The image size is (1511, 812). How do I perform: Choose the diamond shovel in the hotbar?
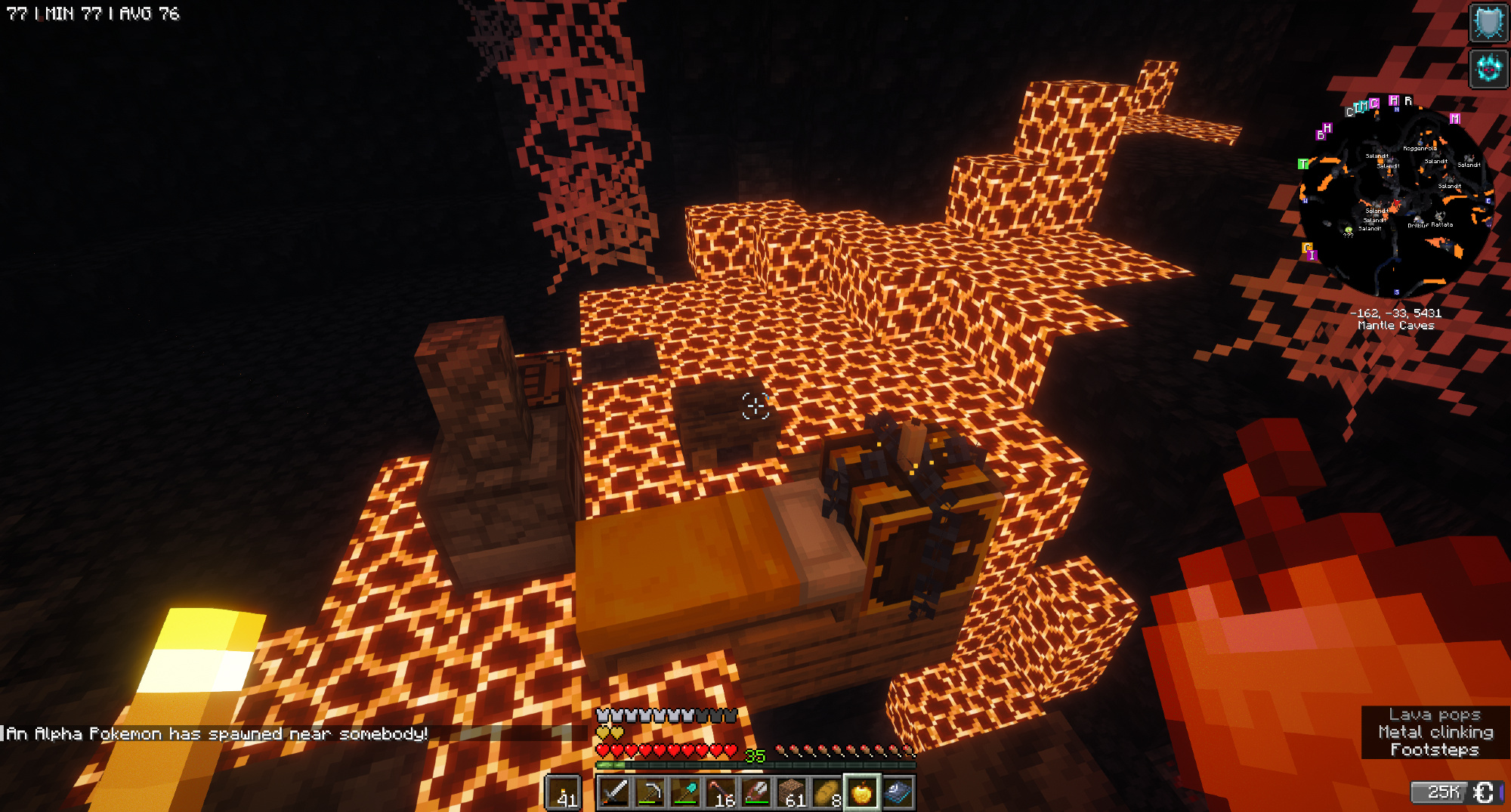click(x=685, y=792)
